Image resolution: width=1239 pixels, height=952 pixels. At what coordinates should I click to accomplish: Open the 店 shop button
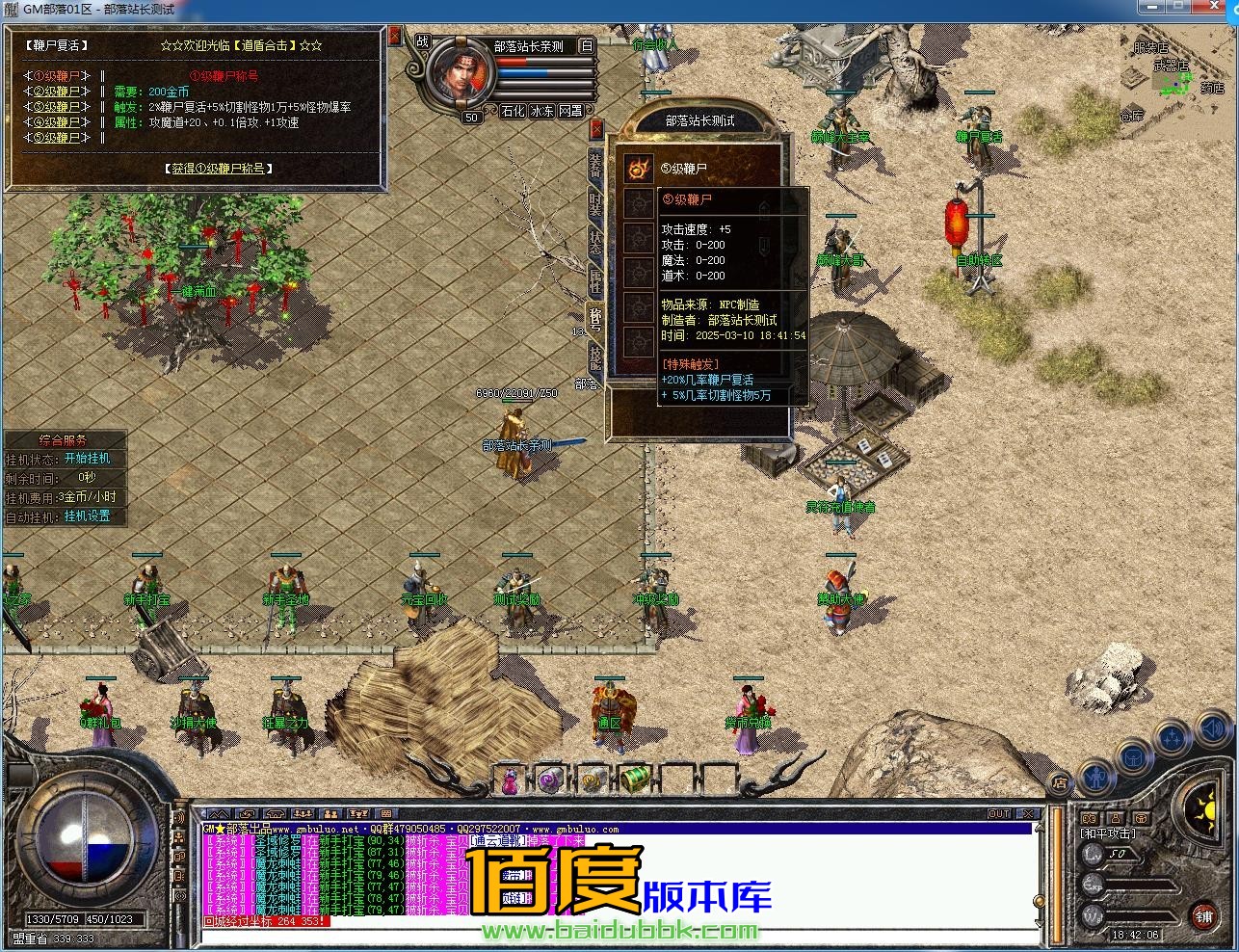tap(1060, 784)
